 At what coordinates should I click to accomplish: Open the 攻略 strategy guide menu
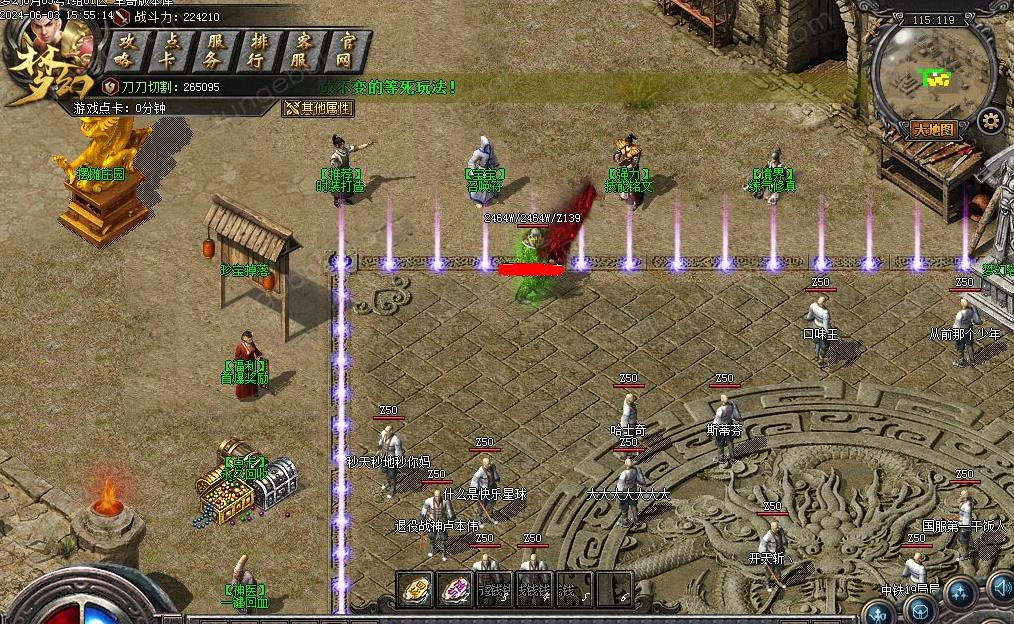tap(125, 50)
